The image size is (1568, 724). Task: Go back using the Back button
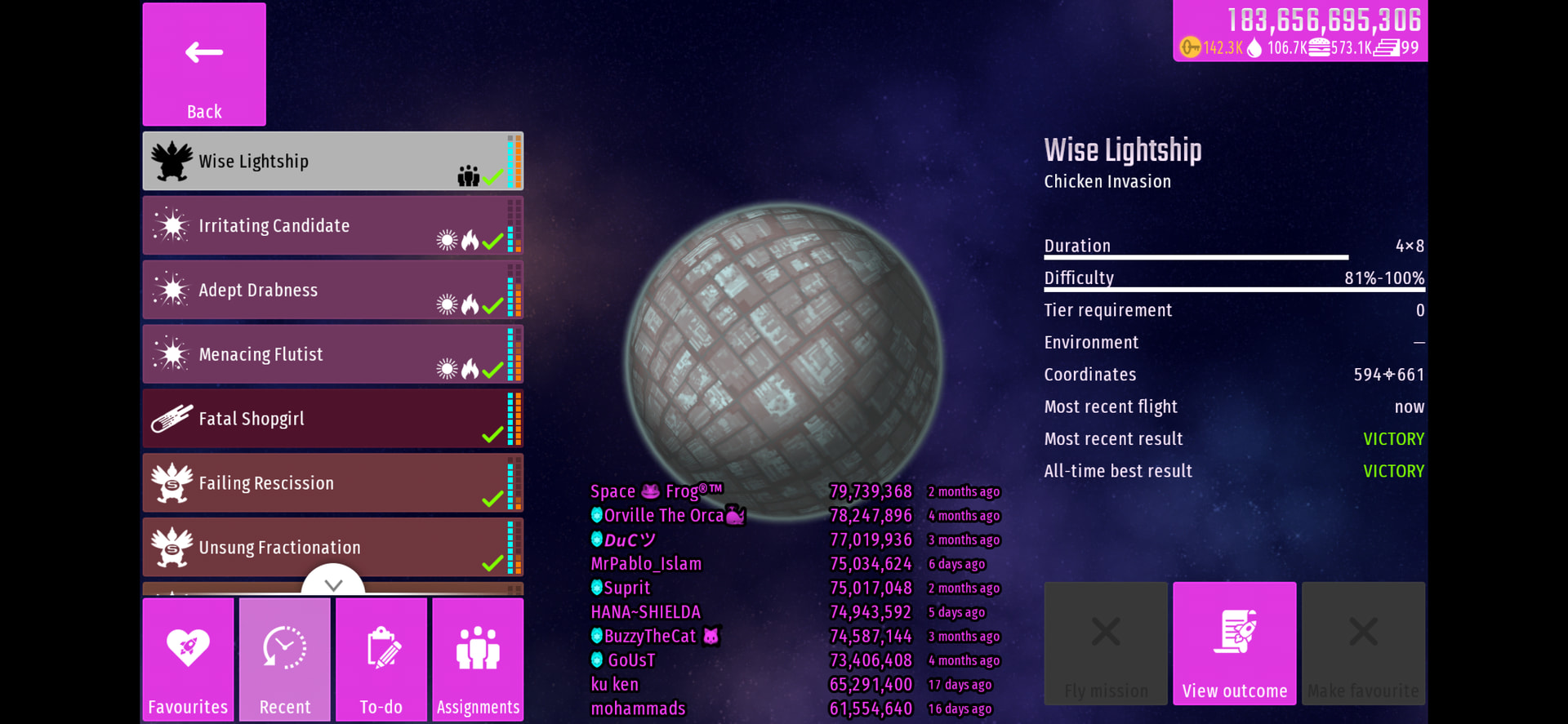204,64
